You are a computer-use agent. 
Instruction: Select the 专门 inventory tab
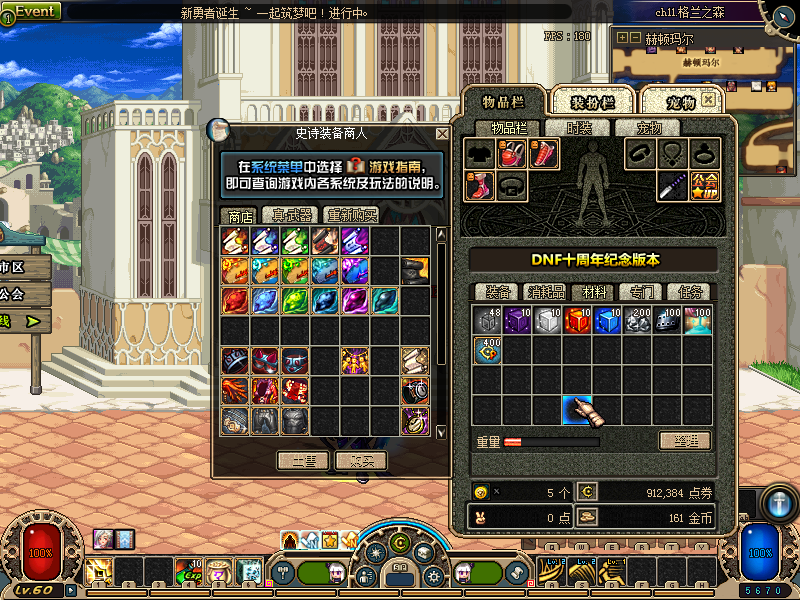pyautogui.click(x=634, y=292)
